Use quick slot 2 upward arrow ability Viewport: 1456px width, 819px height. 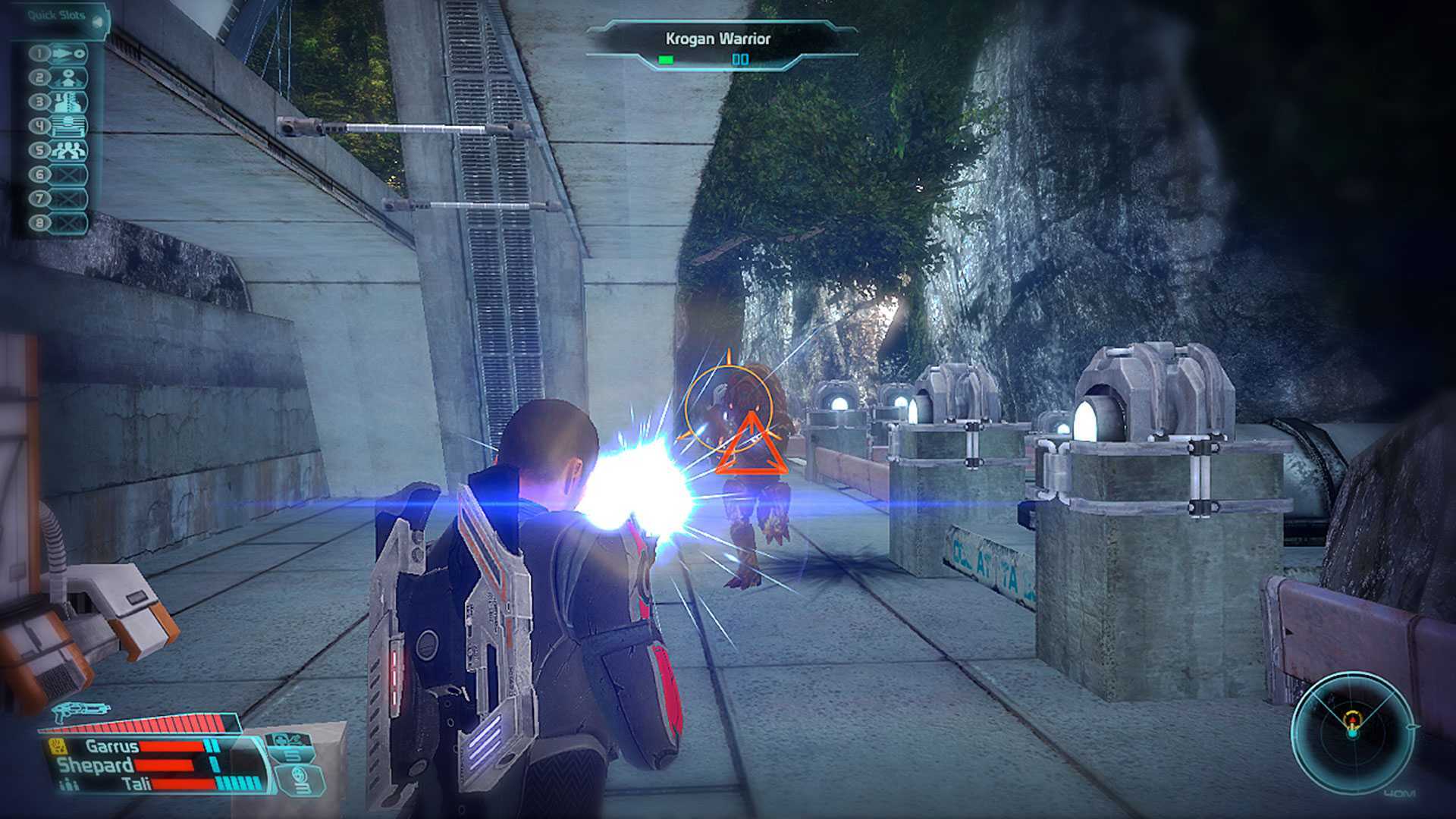pos(68,78)
